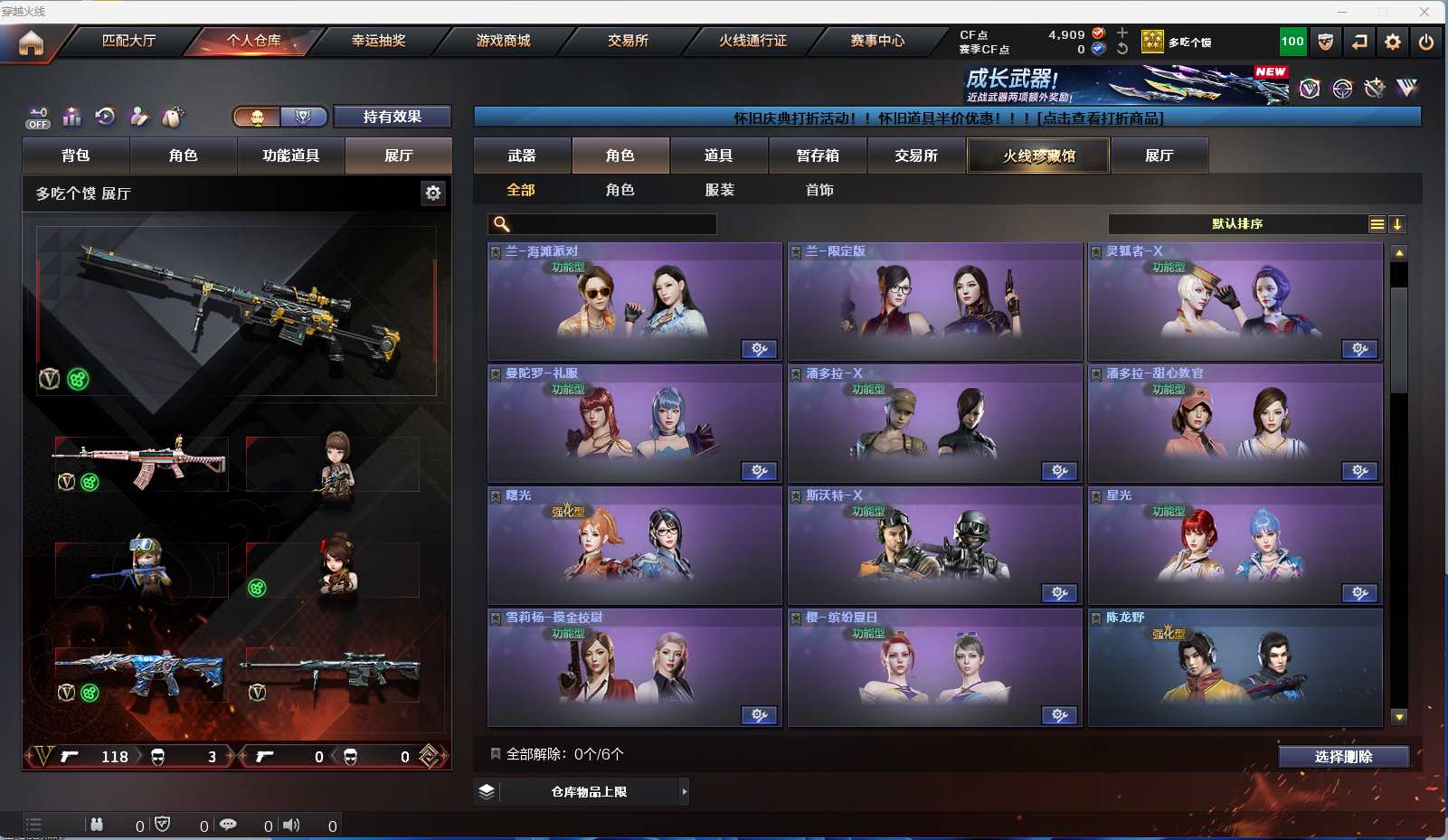1448x840 pixels.
Task: Pick the 斯沃特-X character card
Action: tap(934, 545)
